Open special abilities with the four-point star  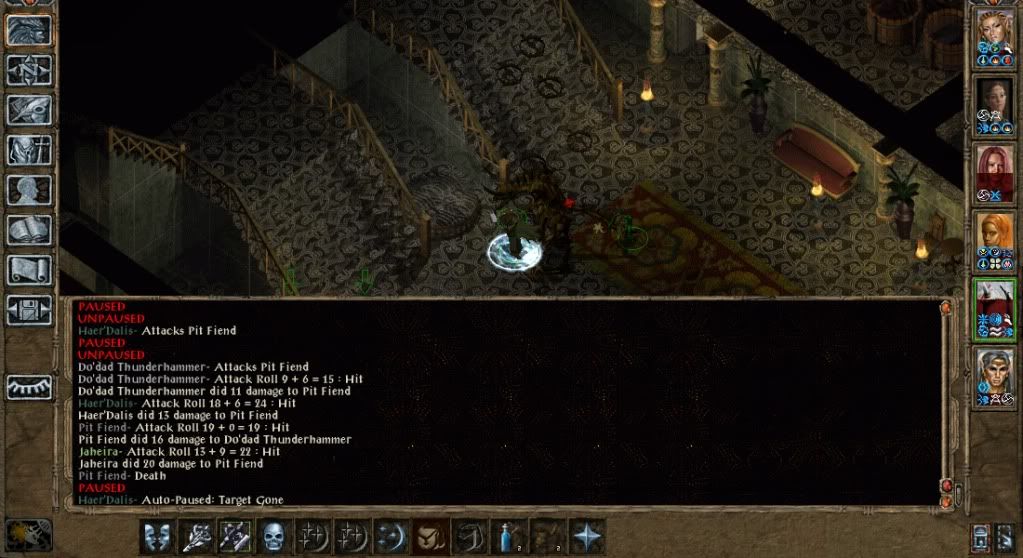[587, 536]
